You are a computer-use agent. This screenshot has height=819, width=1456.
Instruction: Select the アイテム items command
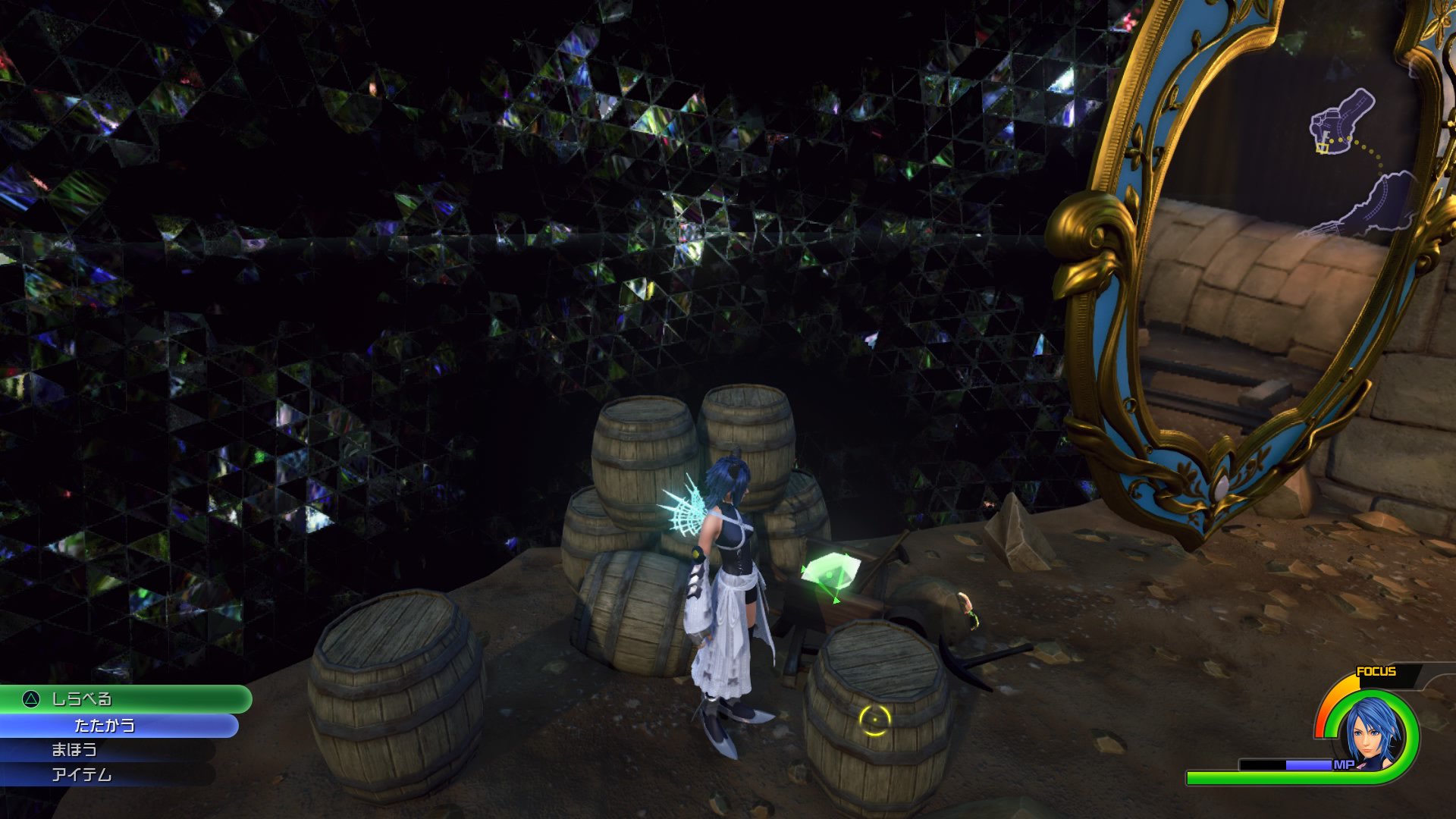pos(83,775)
